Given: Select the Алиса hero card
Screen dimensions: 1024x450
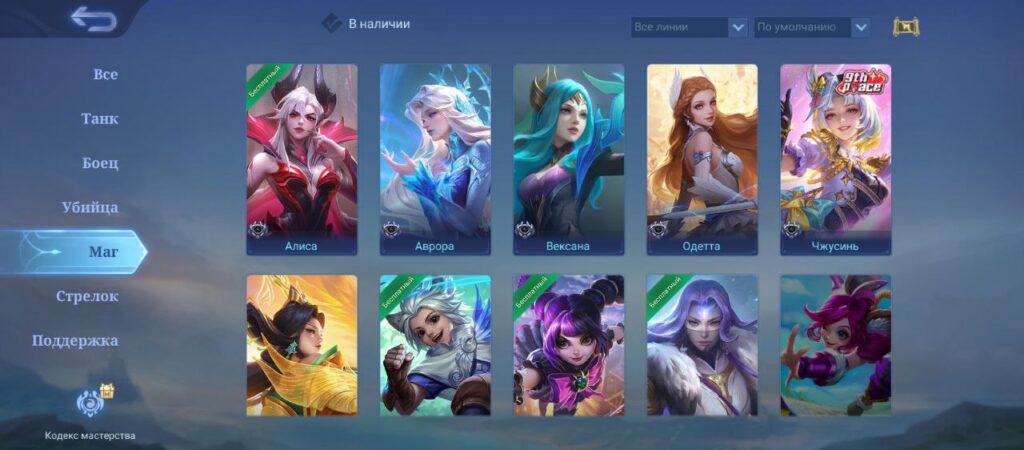Looking at the screenshot, I should (x=301, y=159).
